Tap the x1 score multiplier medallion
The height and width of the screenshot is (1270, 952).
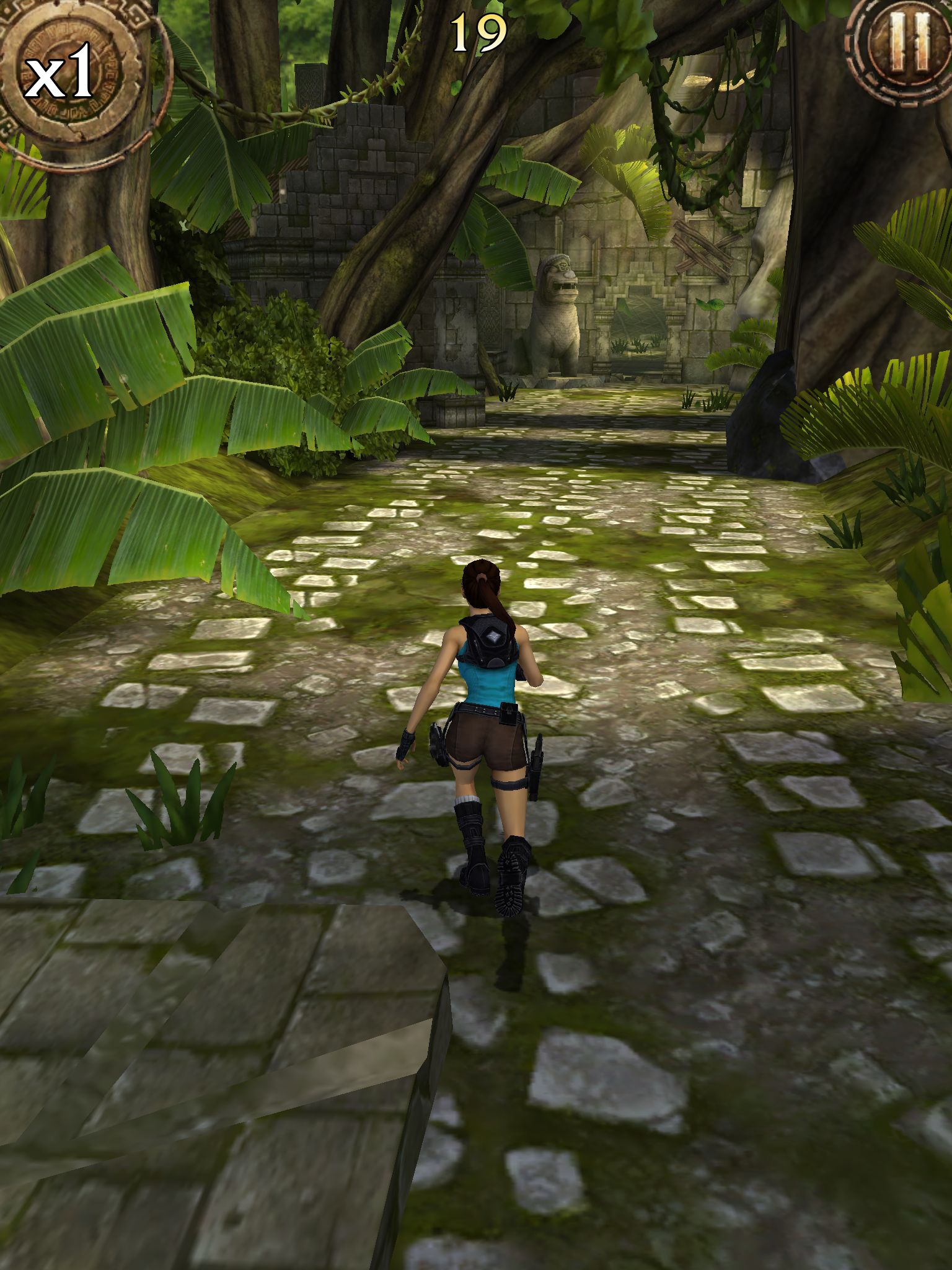(68, 78)
